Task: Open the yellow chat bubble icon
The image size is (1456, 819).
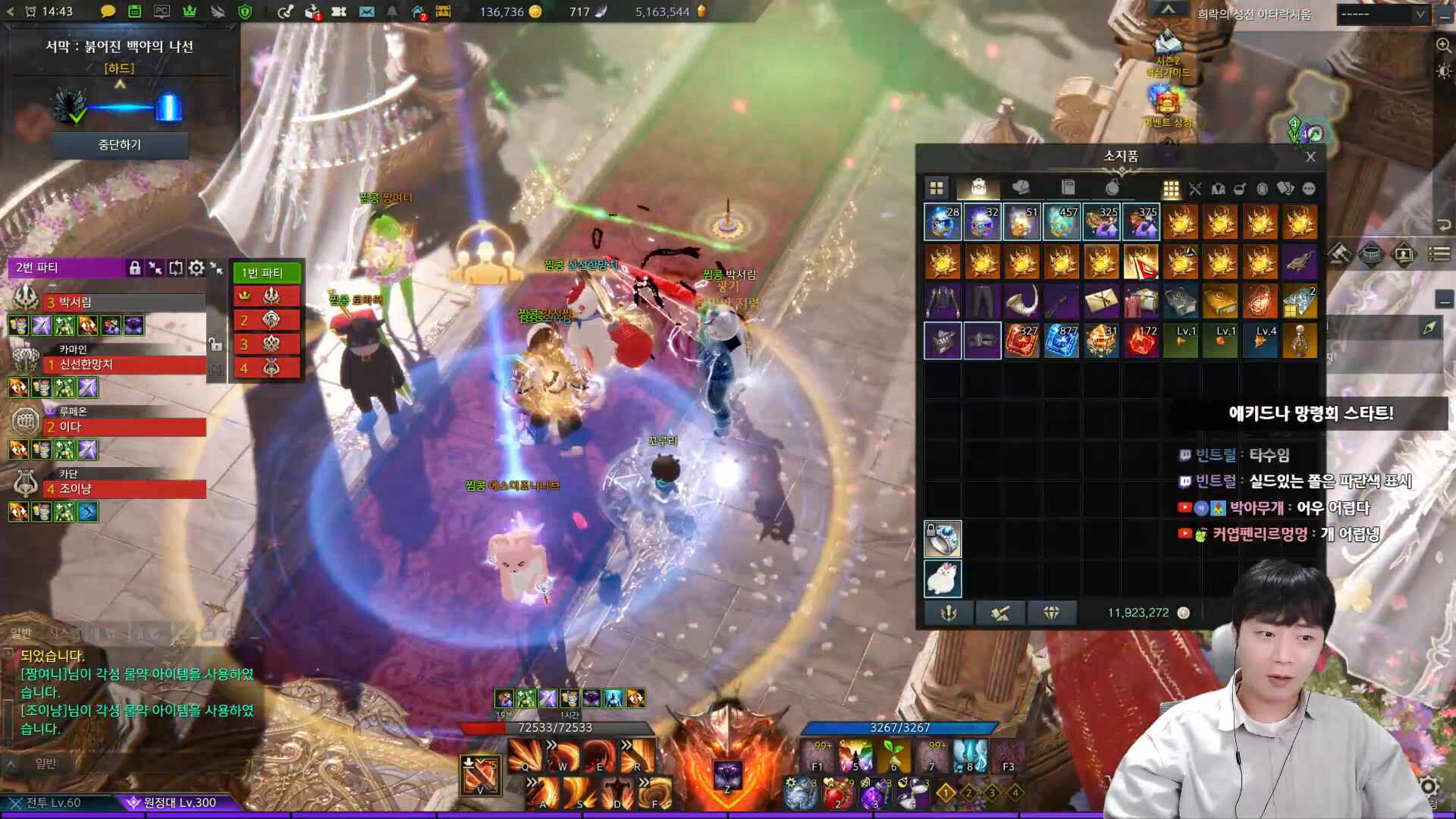Action: [108, 11]
